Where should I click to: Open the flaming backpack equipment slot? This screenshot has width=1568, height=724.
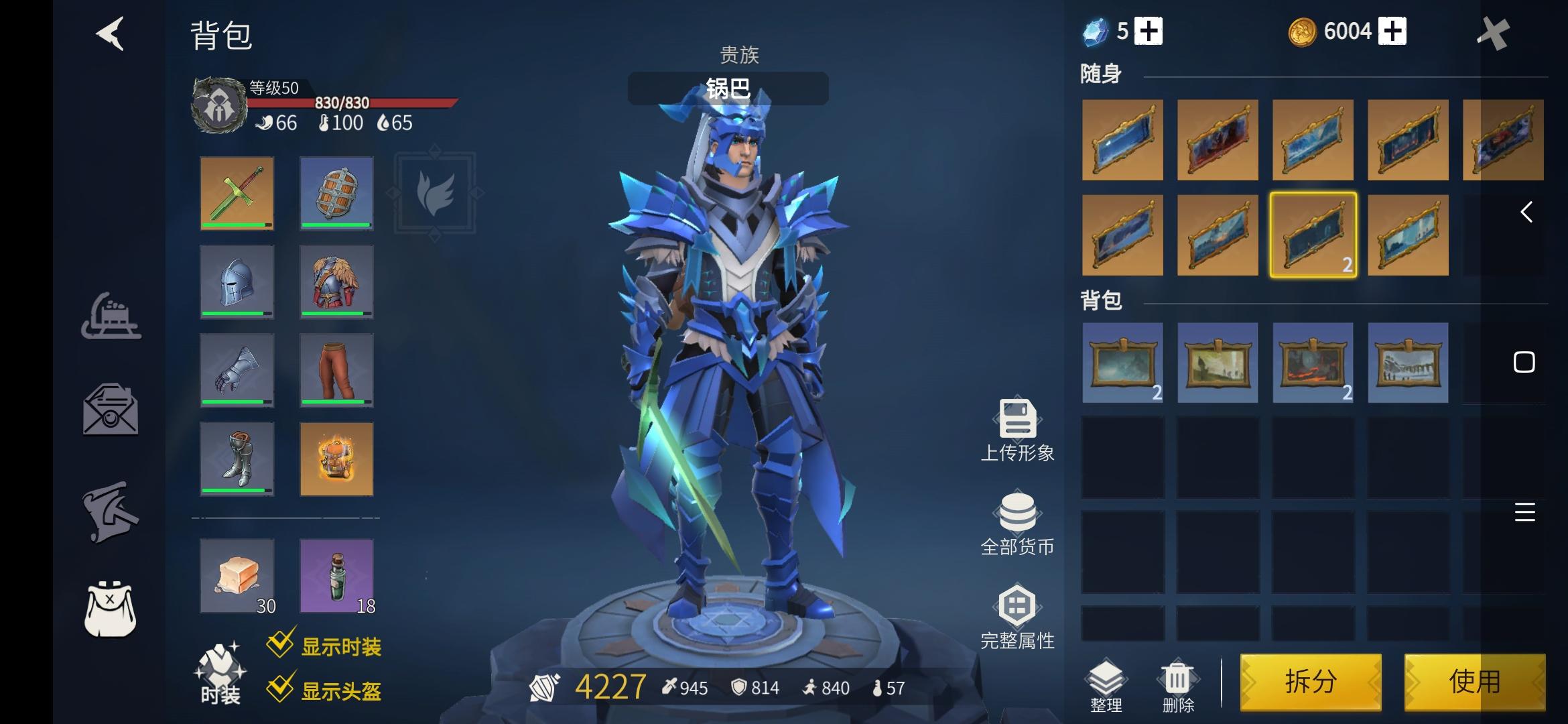click(336, 459)
